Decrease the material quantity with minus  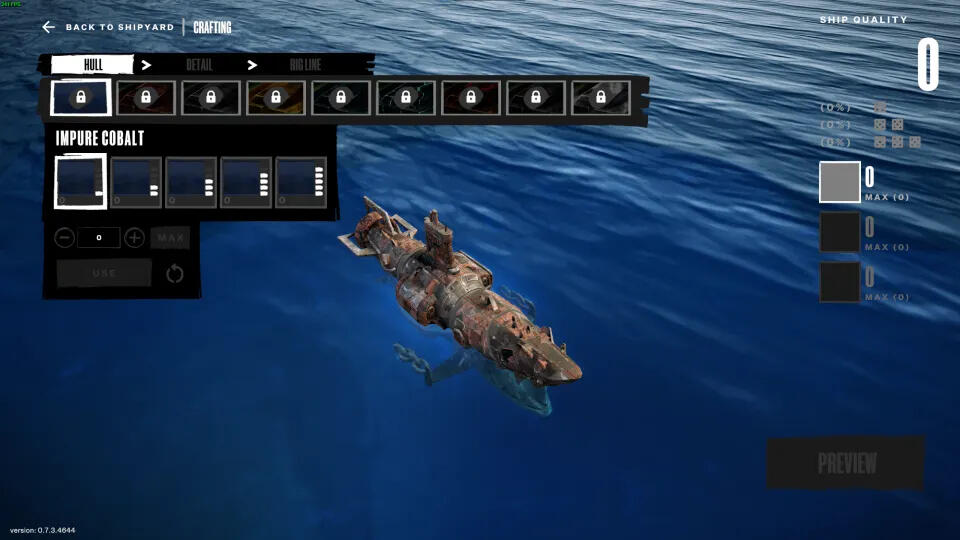point(64,238)
